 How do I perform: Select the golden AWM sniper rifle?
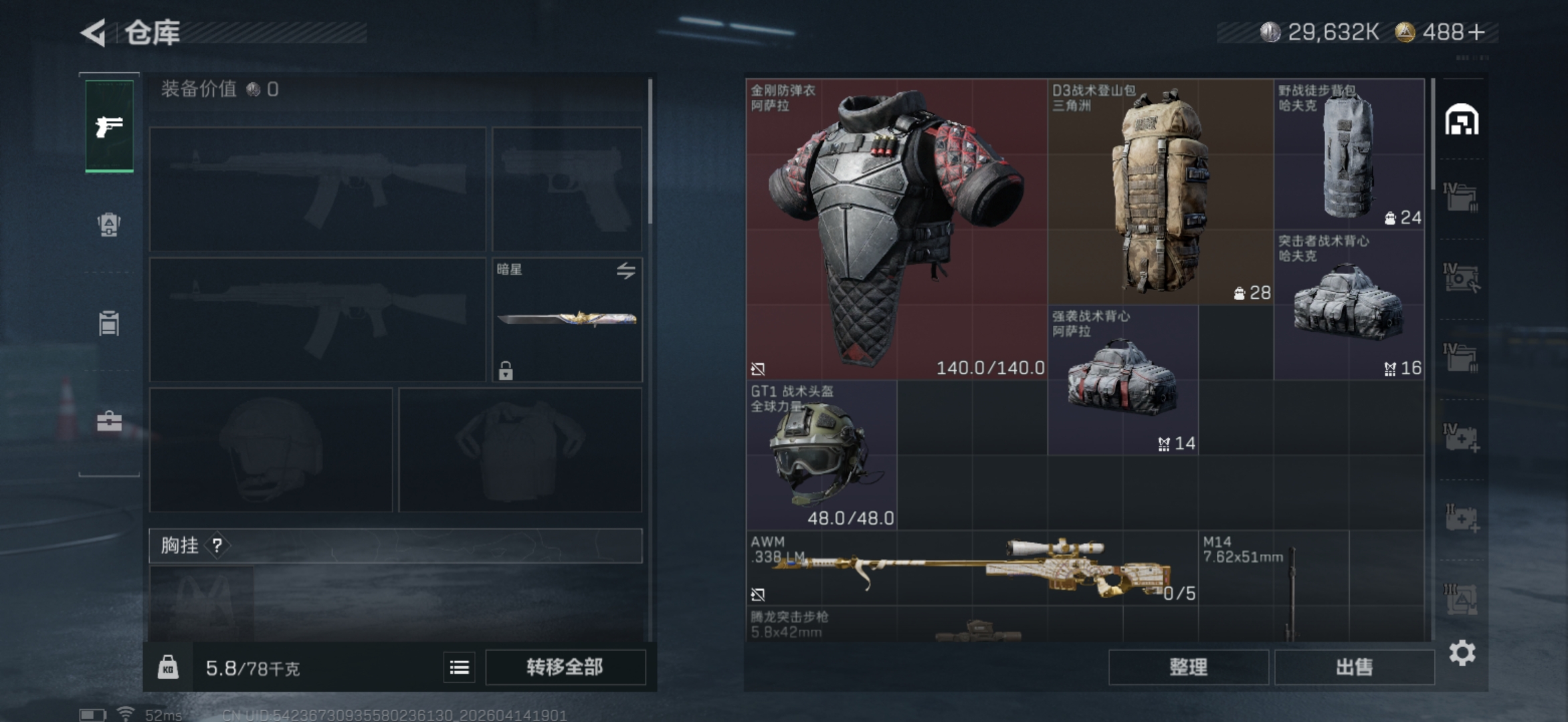(x=971, y=568)
